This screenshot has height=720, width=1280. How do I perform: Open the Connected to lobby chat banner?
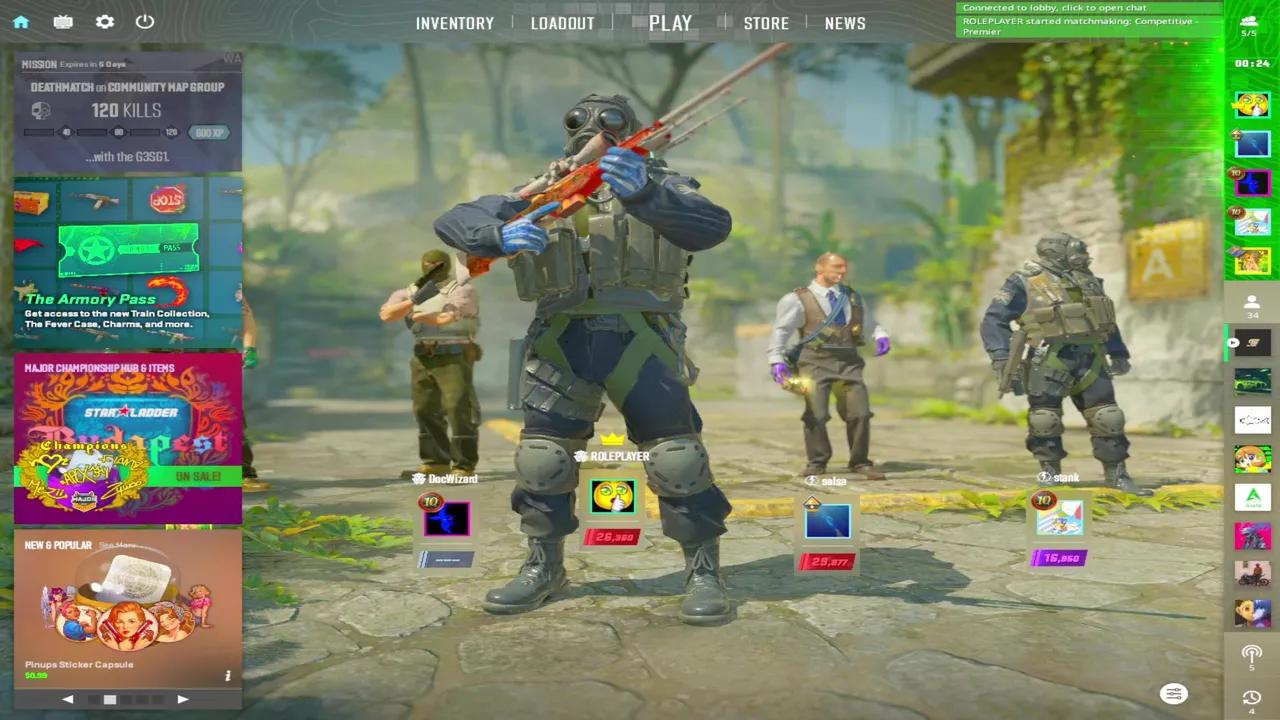pyautogui.click(x=1088, y=7)
